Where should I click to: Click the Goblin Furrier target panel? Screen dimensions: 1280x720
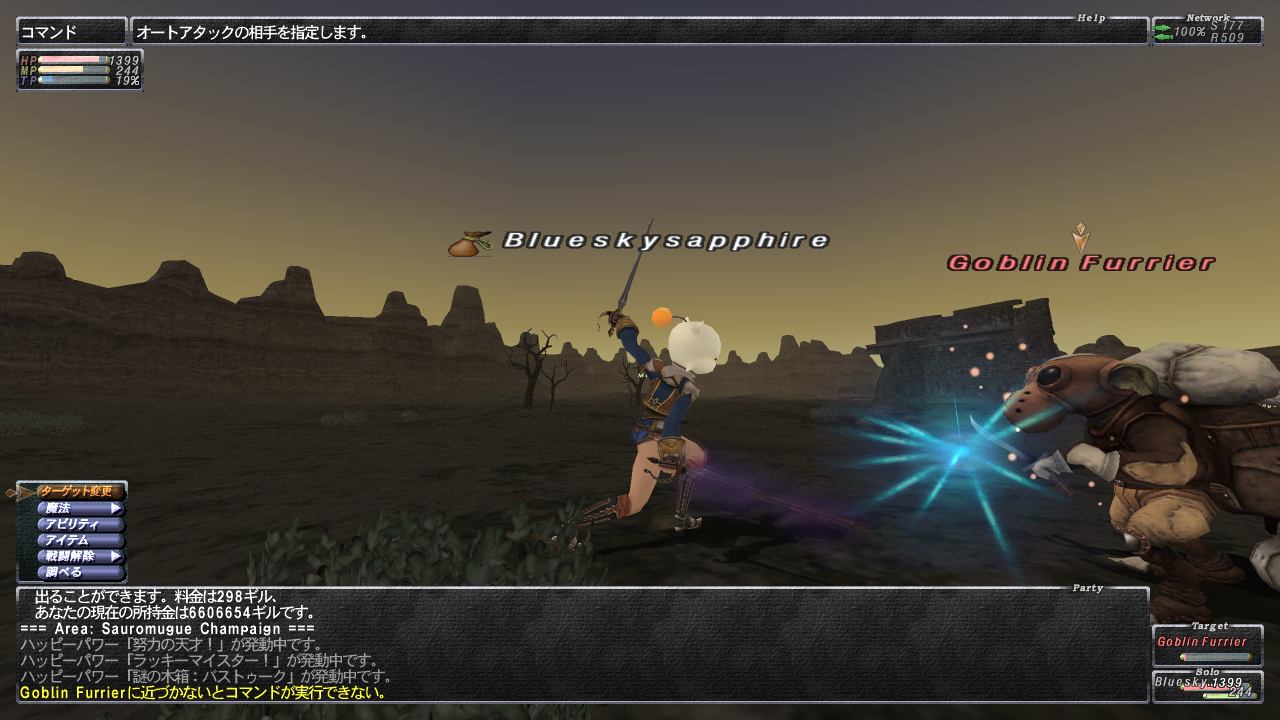(x=1207, y=646)
